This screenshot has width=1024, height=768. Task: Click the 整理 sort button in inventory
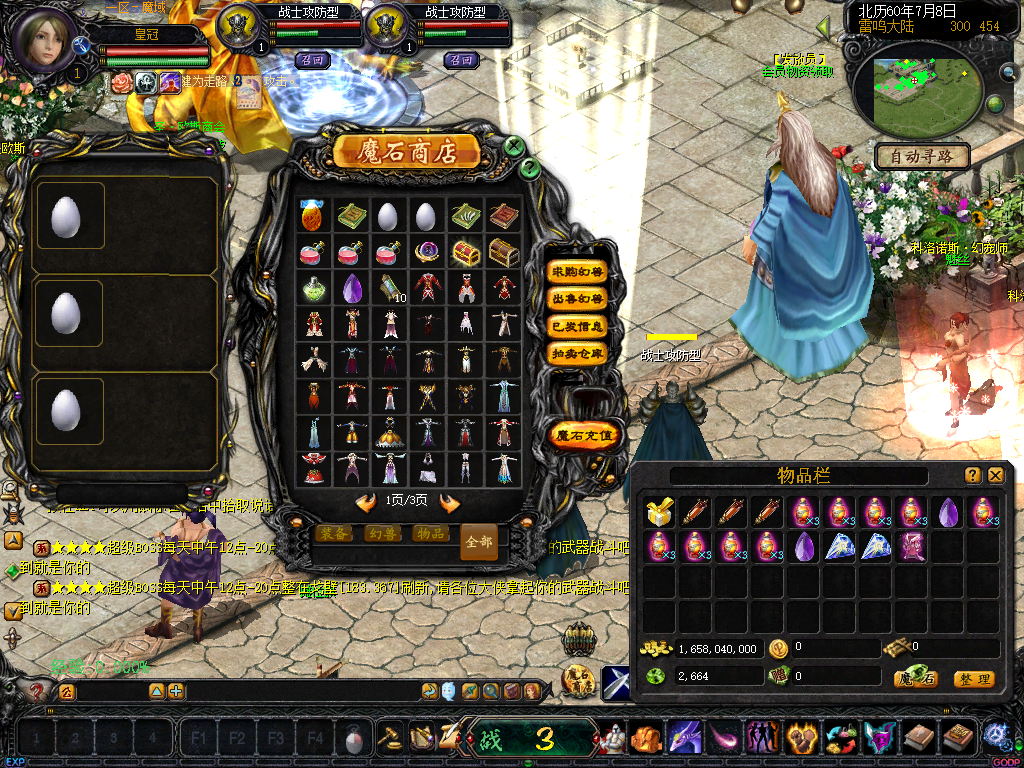click(973, 679)
